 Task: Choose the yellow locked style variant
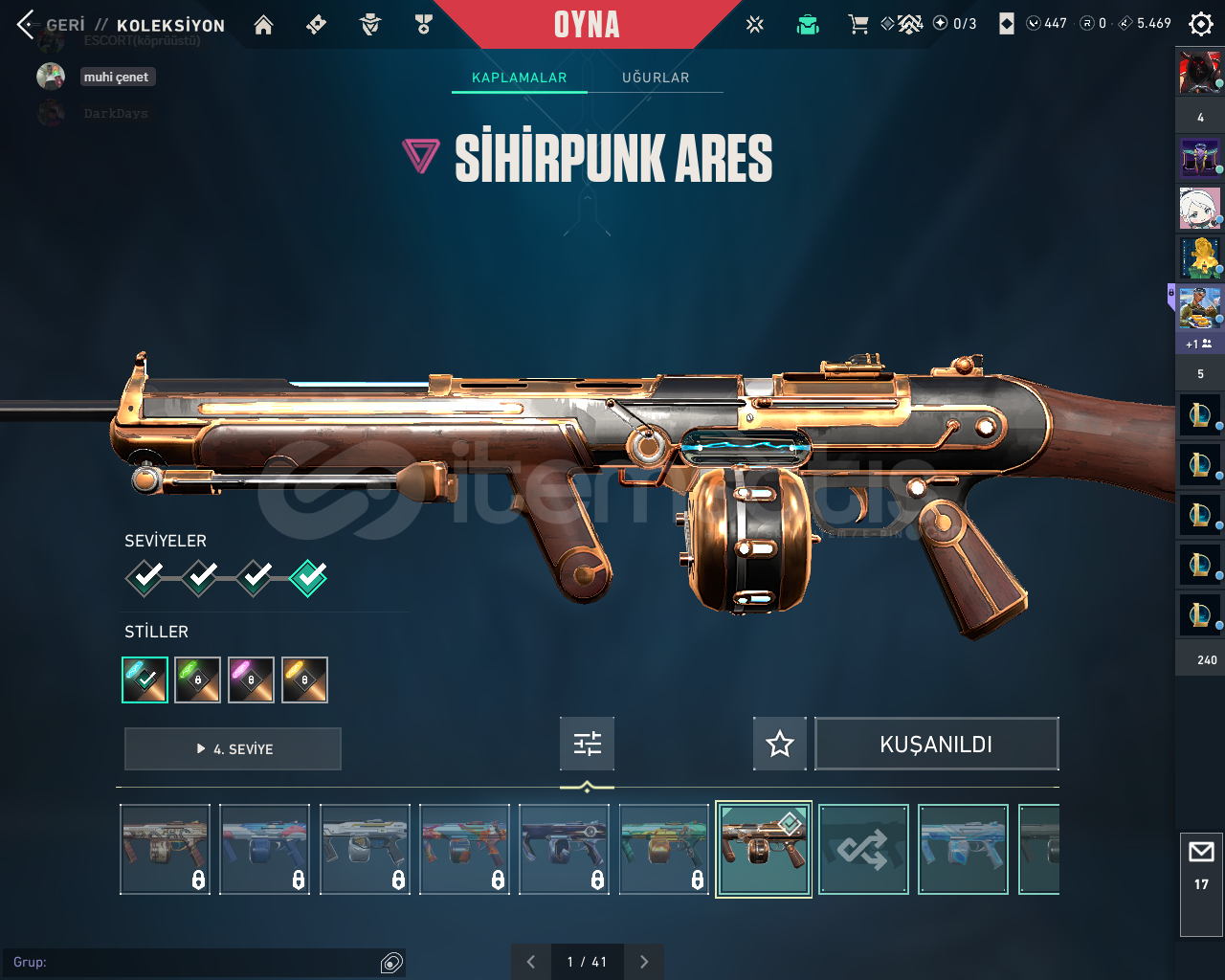305,679
